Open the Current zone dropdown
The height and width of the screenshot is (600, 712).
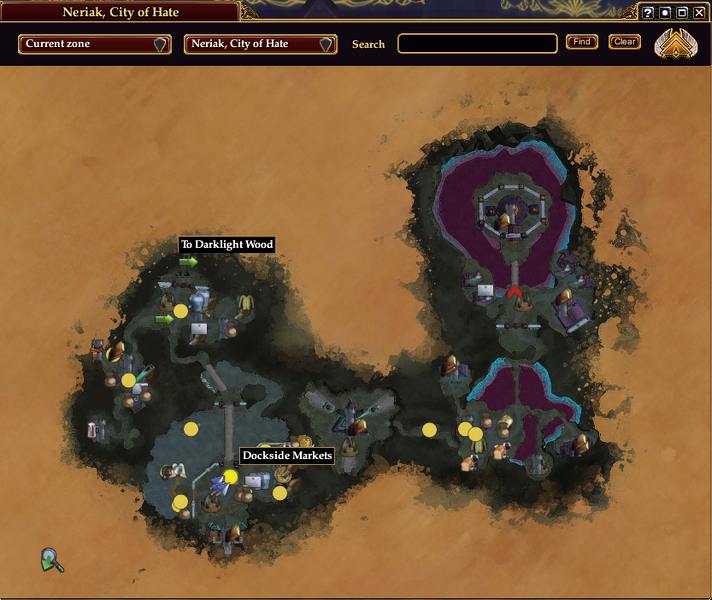pyautogui.click(x=94, y=44)
